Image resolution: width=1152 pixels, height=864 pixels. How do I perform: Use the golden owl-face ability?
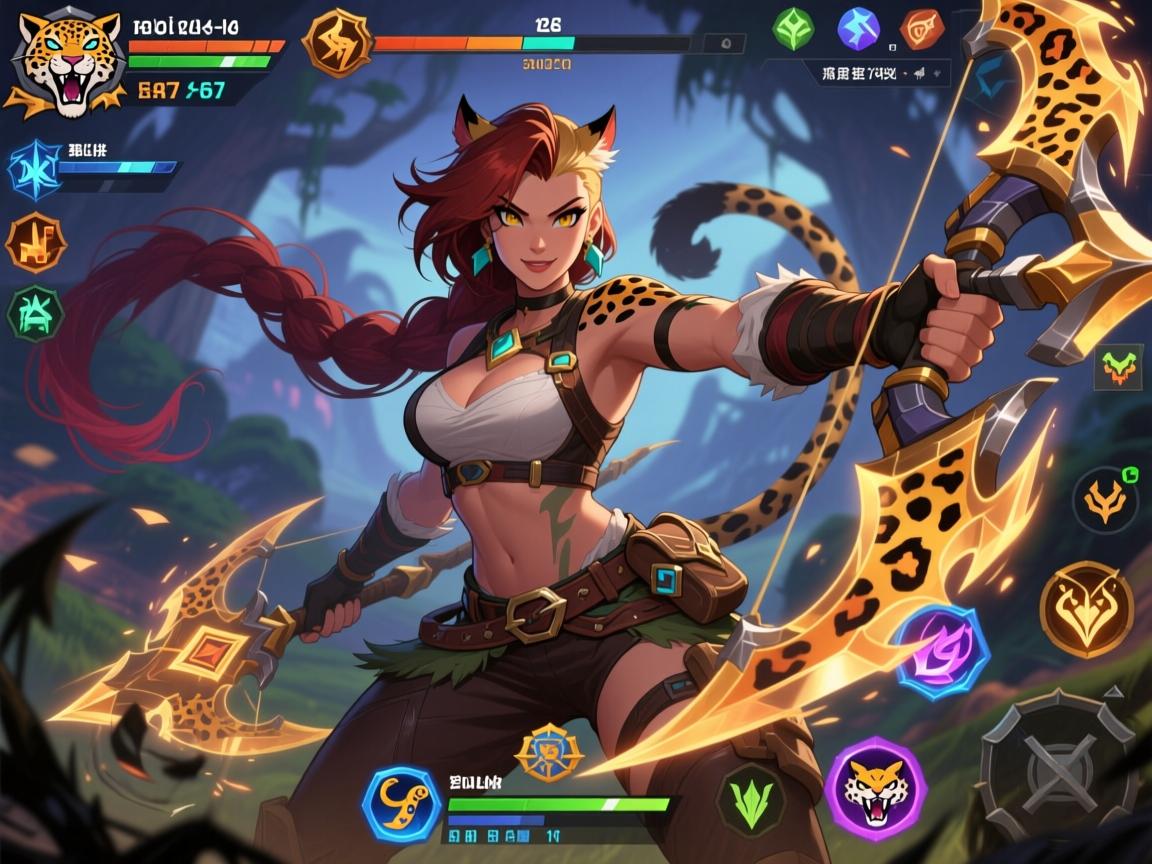tap(1086, 609)
